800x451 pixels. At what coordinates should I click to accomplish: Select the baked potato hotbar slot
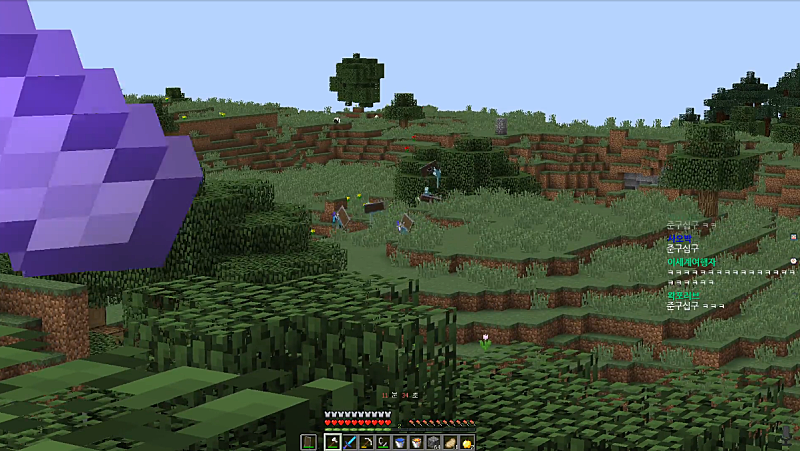(x=451, y=442)
